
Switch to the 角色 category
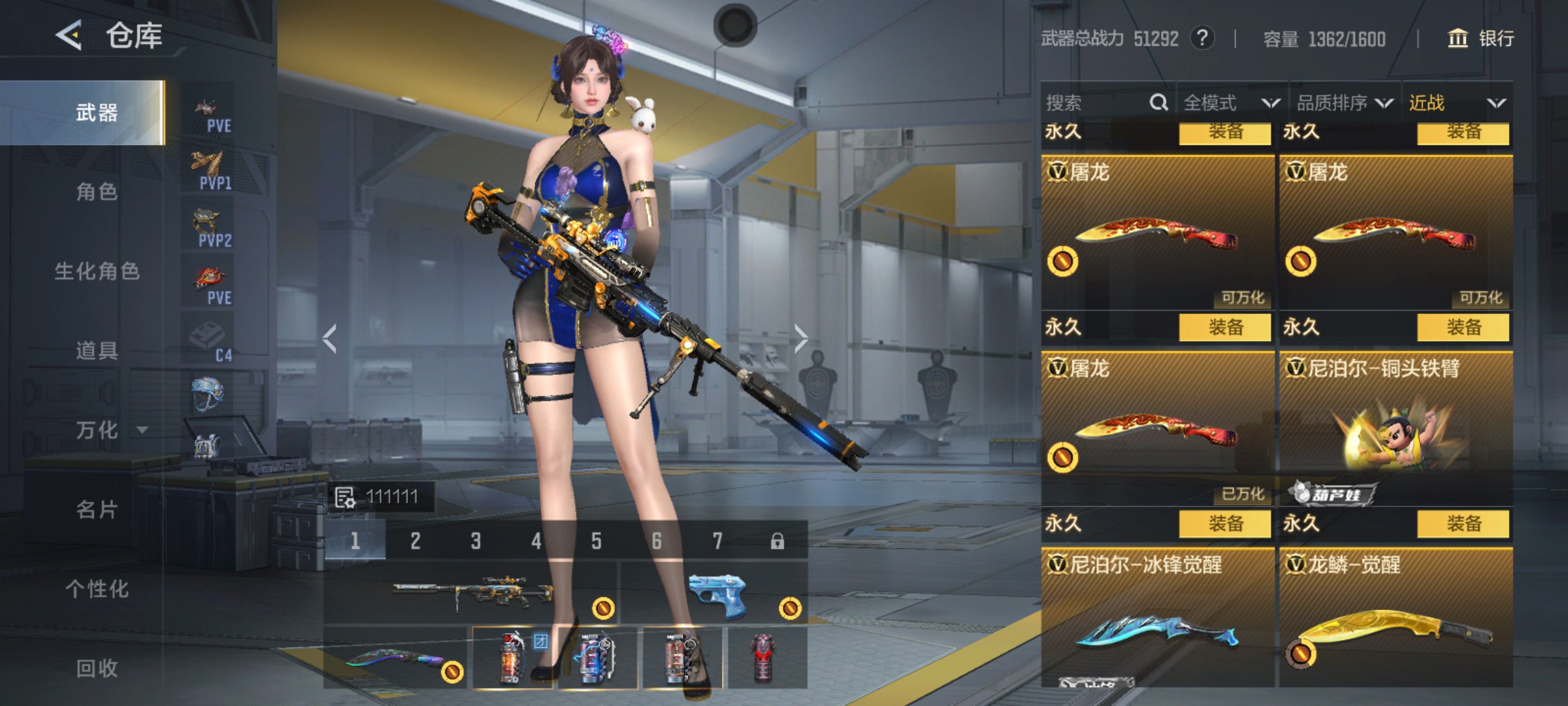pyautogui.click(x=97, y=192)
